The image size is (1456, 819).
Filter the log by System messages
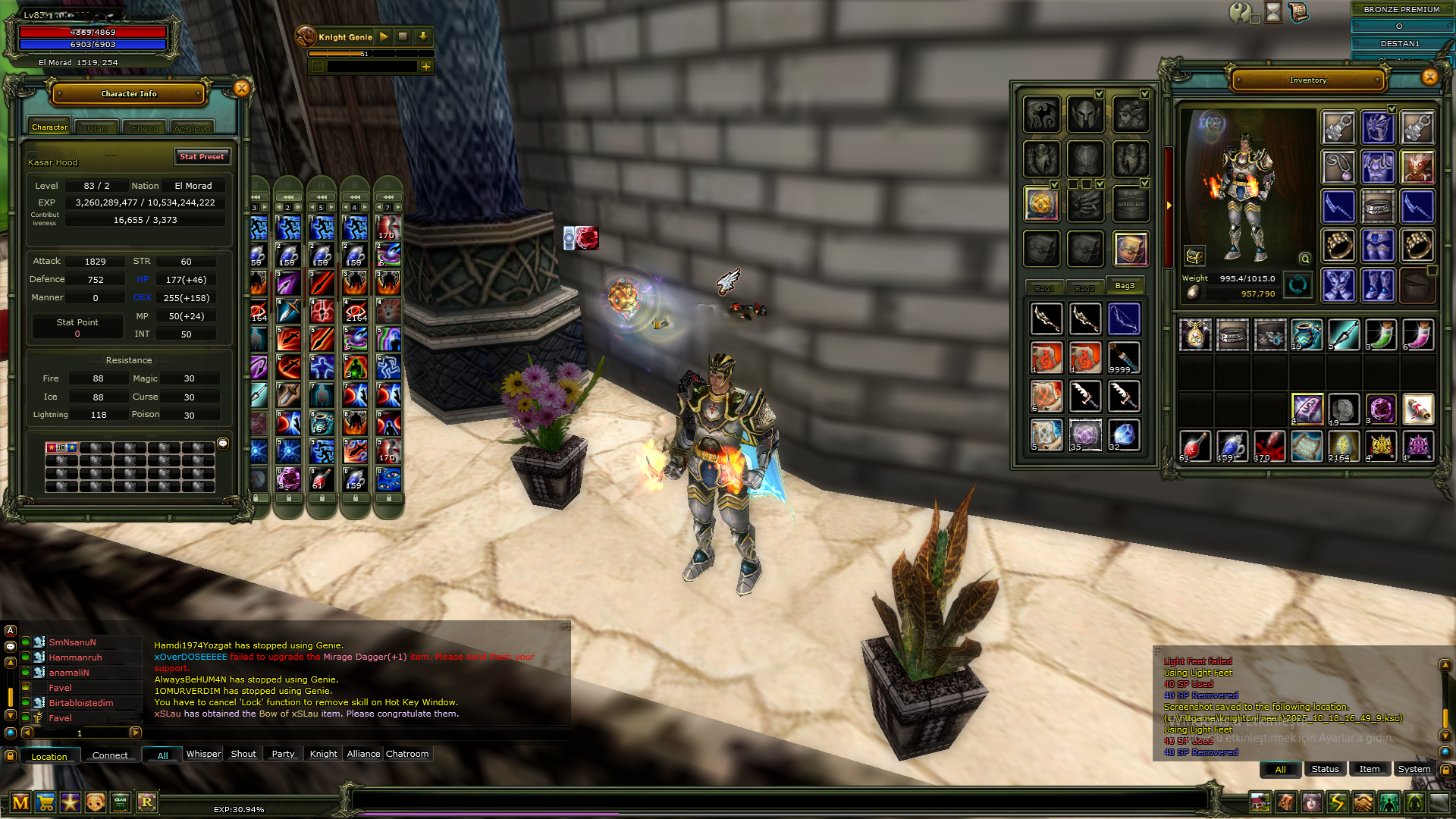pos(1414,769)
